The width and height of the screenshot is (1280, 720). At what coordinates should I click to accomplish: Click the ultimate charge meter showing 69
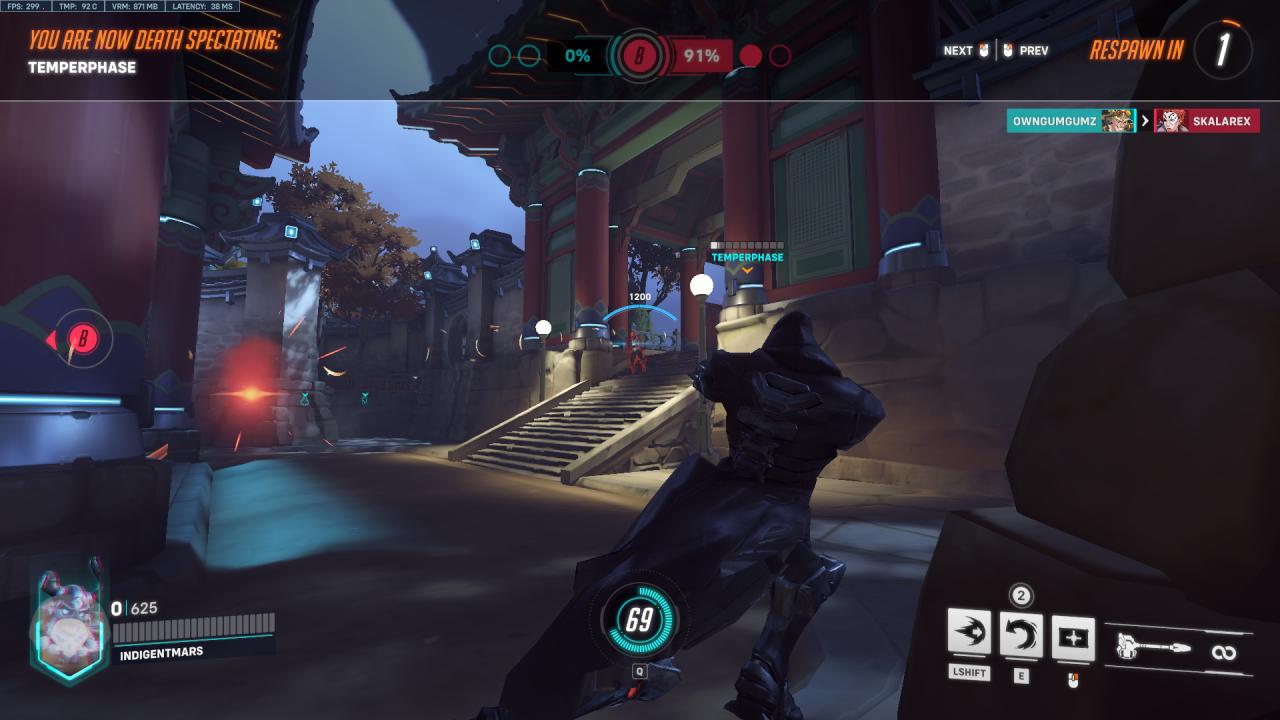[x=638, y=620]
